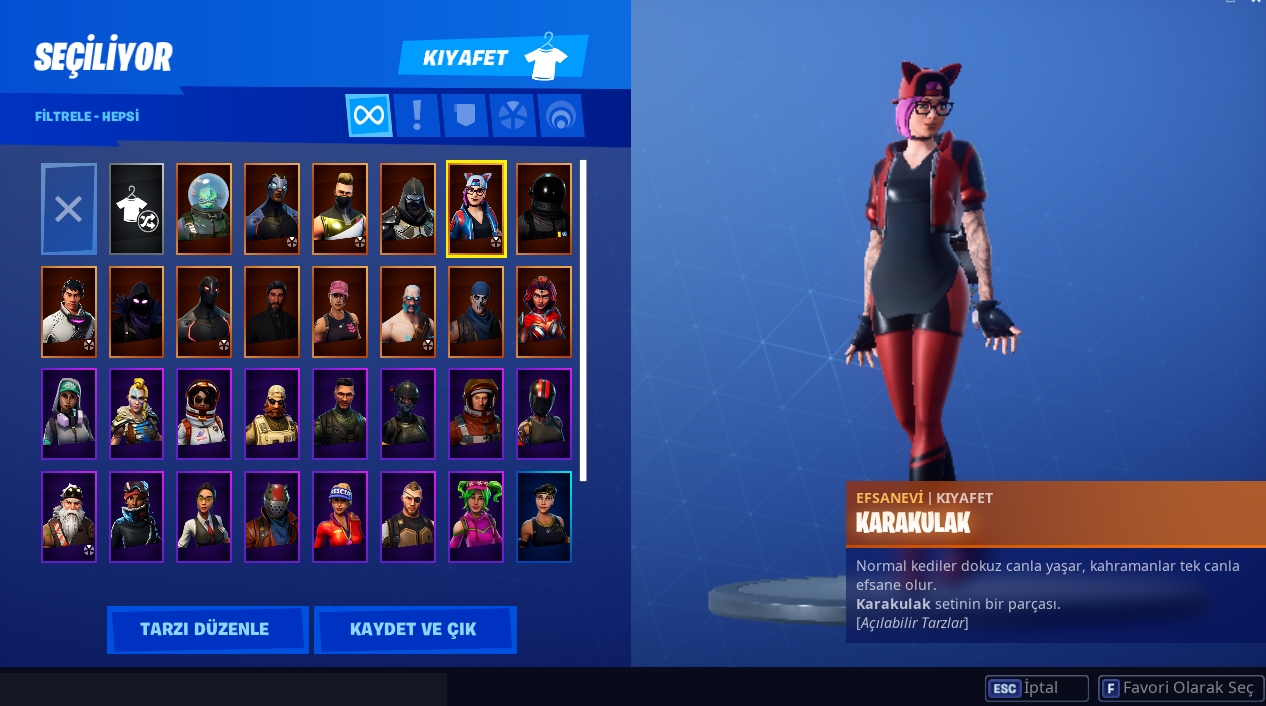This screenshot has height=706, width=1266.
Task: Select the bearded man in black suit outfit
Action: (x=272, y=311)
